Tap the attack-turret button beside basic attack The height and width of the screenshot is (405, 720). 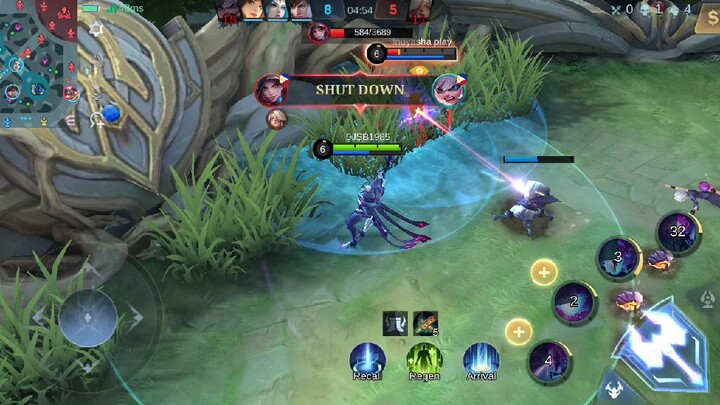(x=704, y=298)
